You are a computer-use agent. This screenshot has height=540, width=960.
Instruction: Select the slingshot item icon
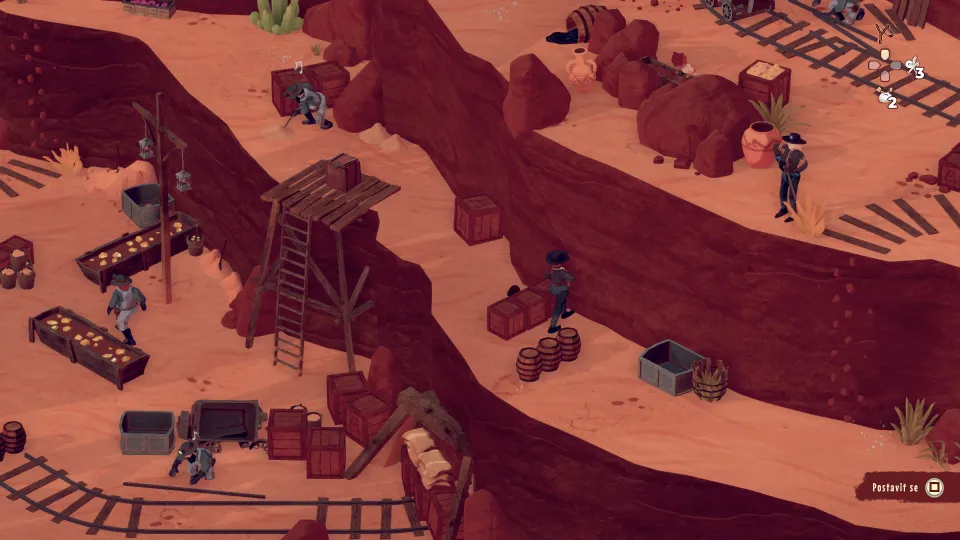[884, 34]
